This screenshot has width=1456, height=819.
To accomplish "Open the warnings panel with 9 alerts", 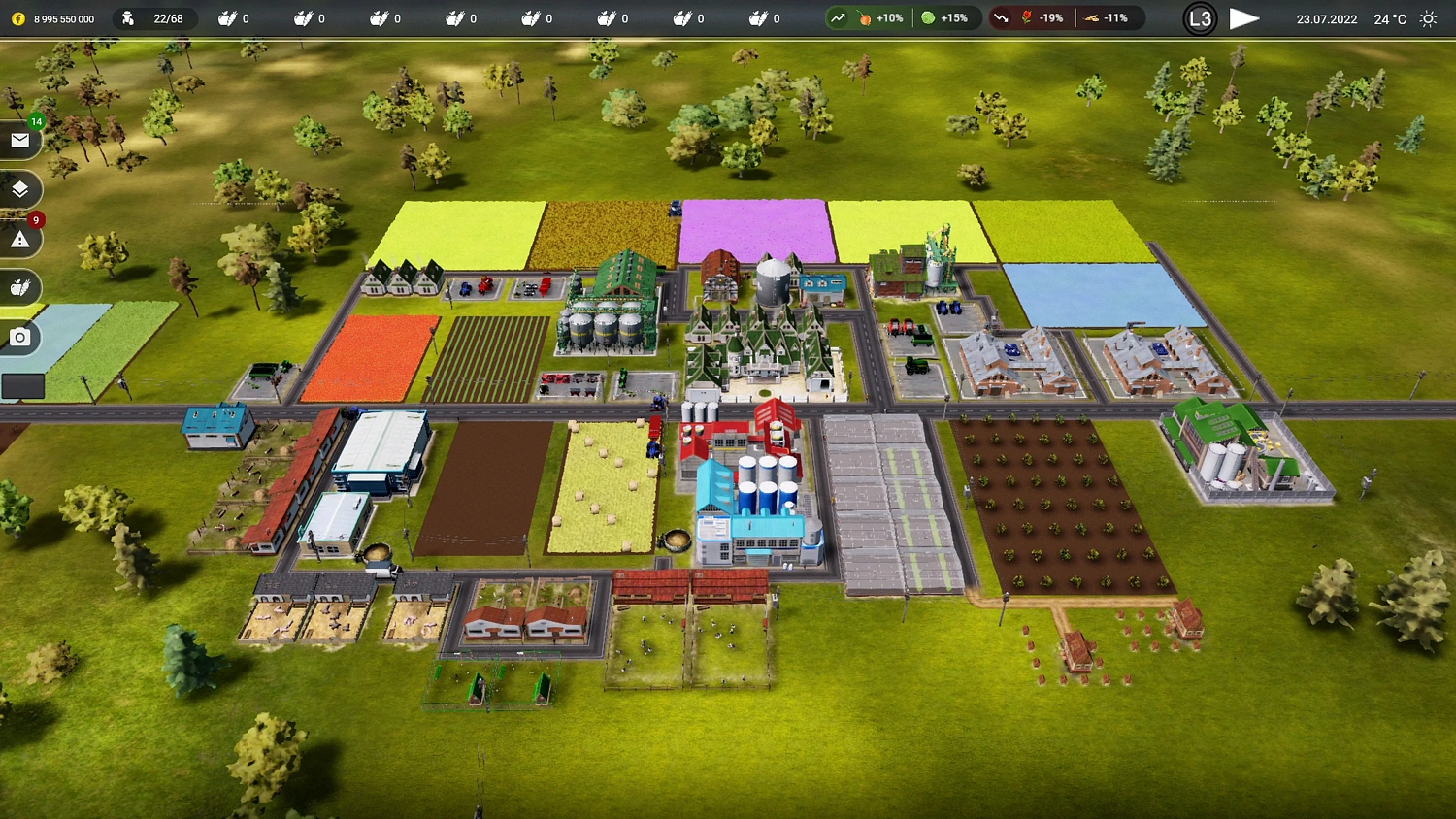I will click(x=20, y=238).
